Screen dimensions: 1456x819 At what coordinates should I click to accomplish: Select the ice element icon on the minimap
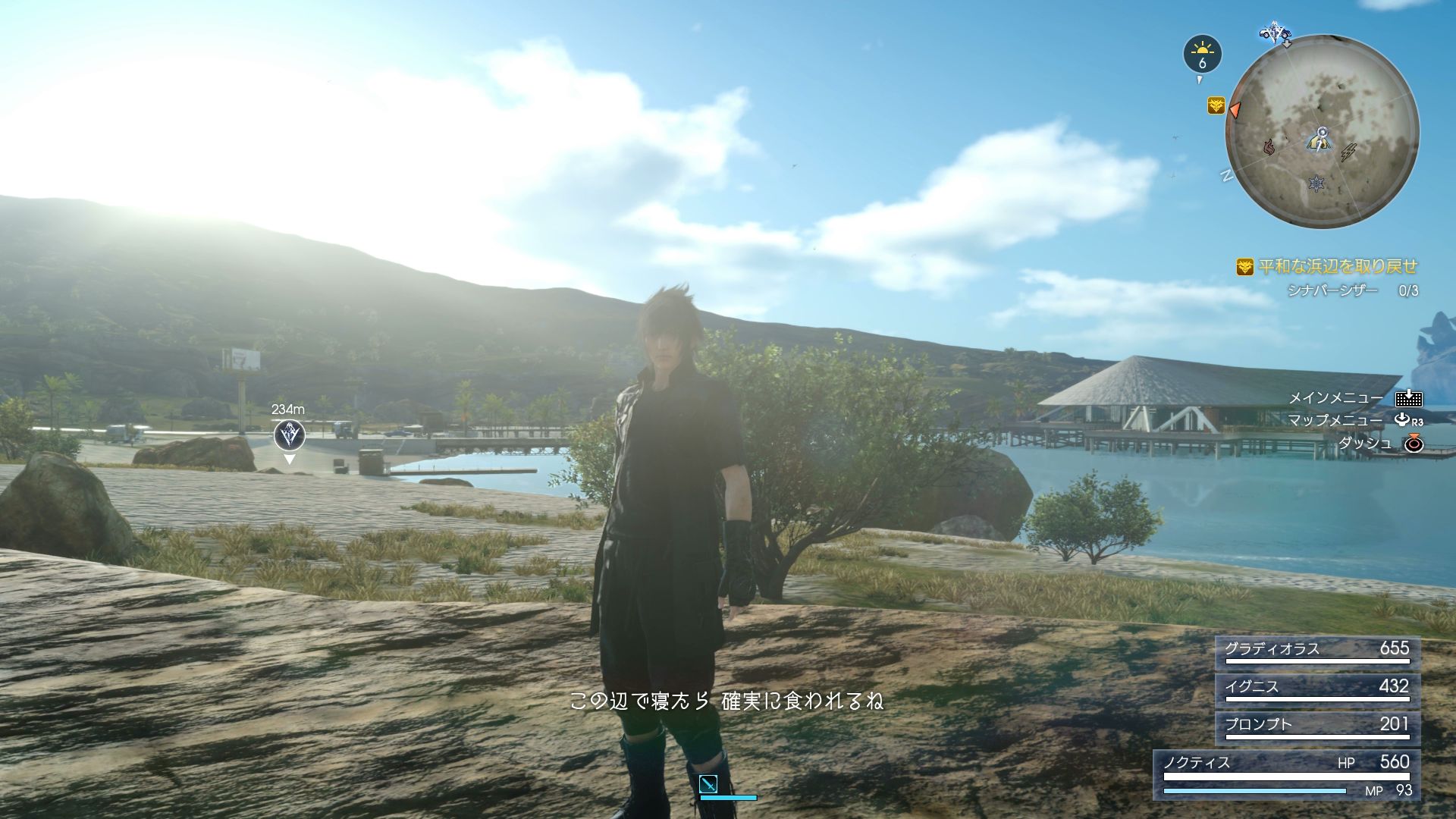[x=1317, y=184]
